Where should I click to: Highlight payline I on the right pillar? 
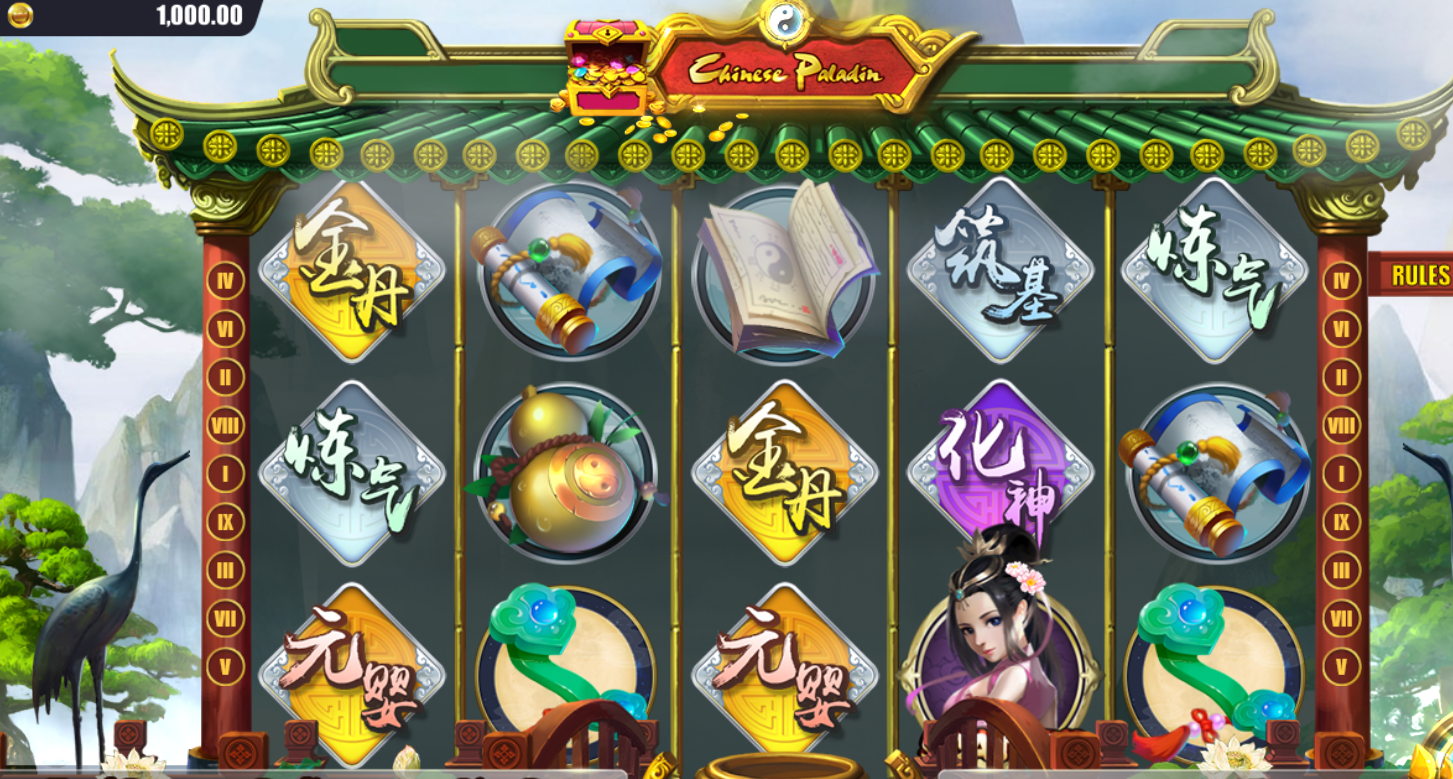point(1341,474)
